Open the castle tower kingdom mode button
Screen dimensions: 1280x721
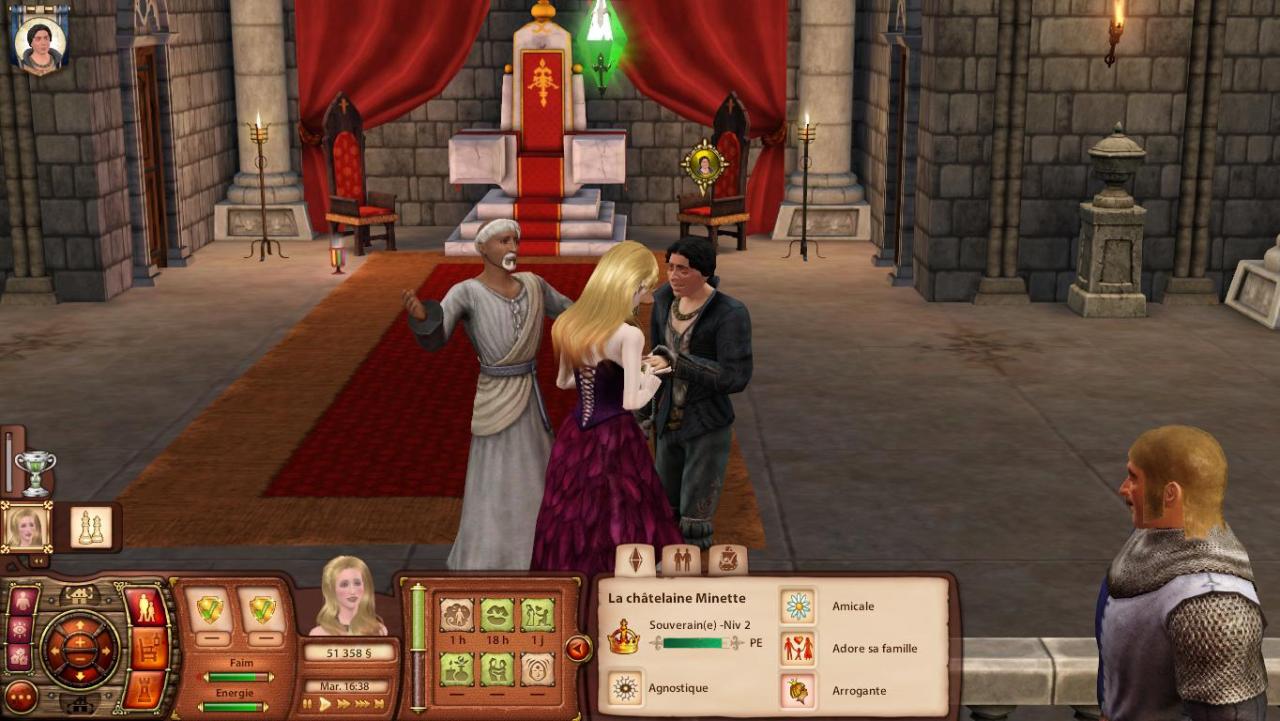point(144,687)
